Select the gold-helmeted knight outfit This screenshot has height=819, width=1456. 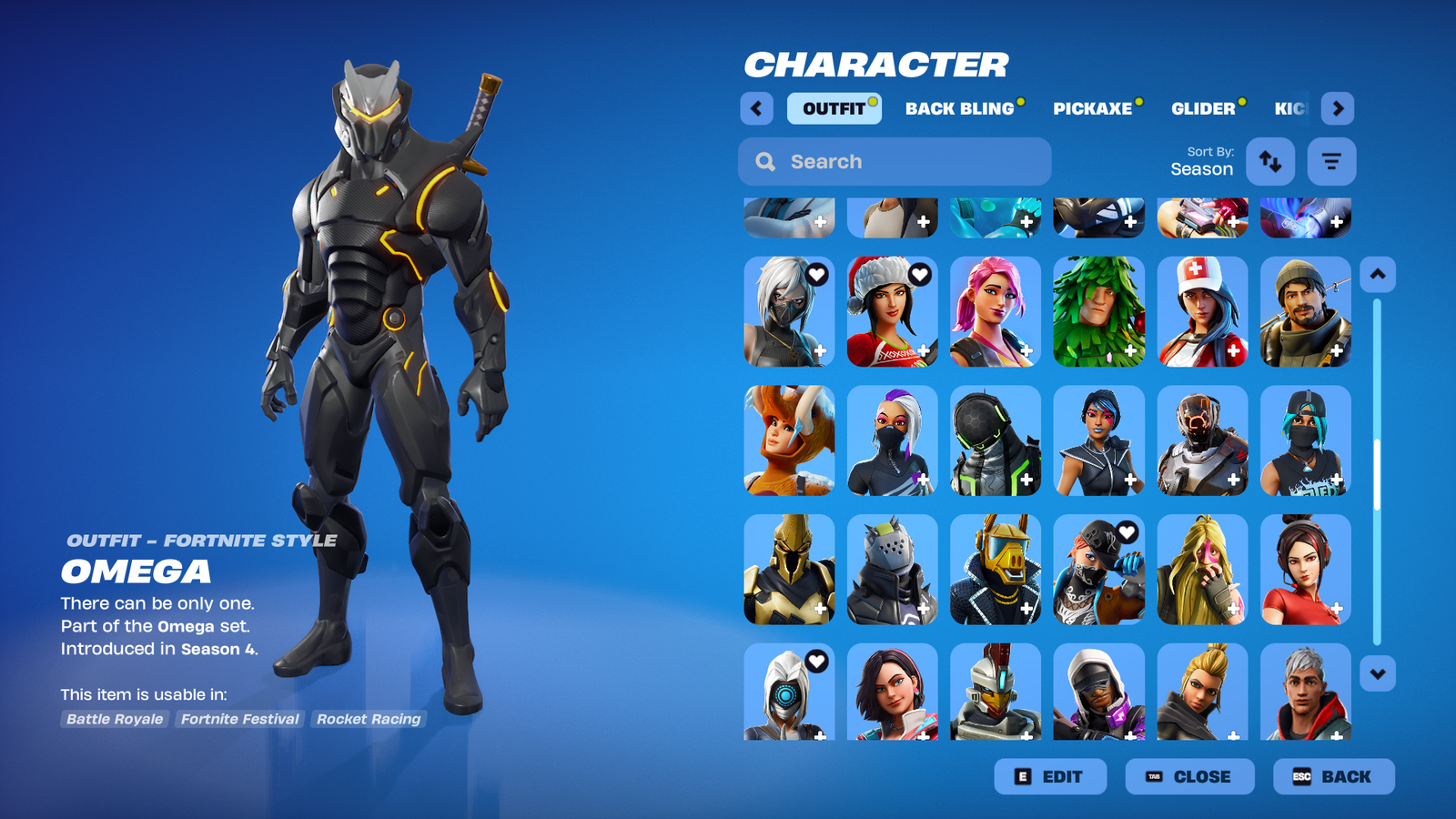(789, 570)
